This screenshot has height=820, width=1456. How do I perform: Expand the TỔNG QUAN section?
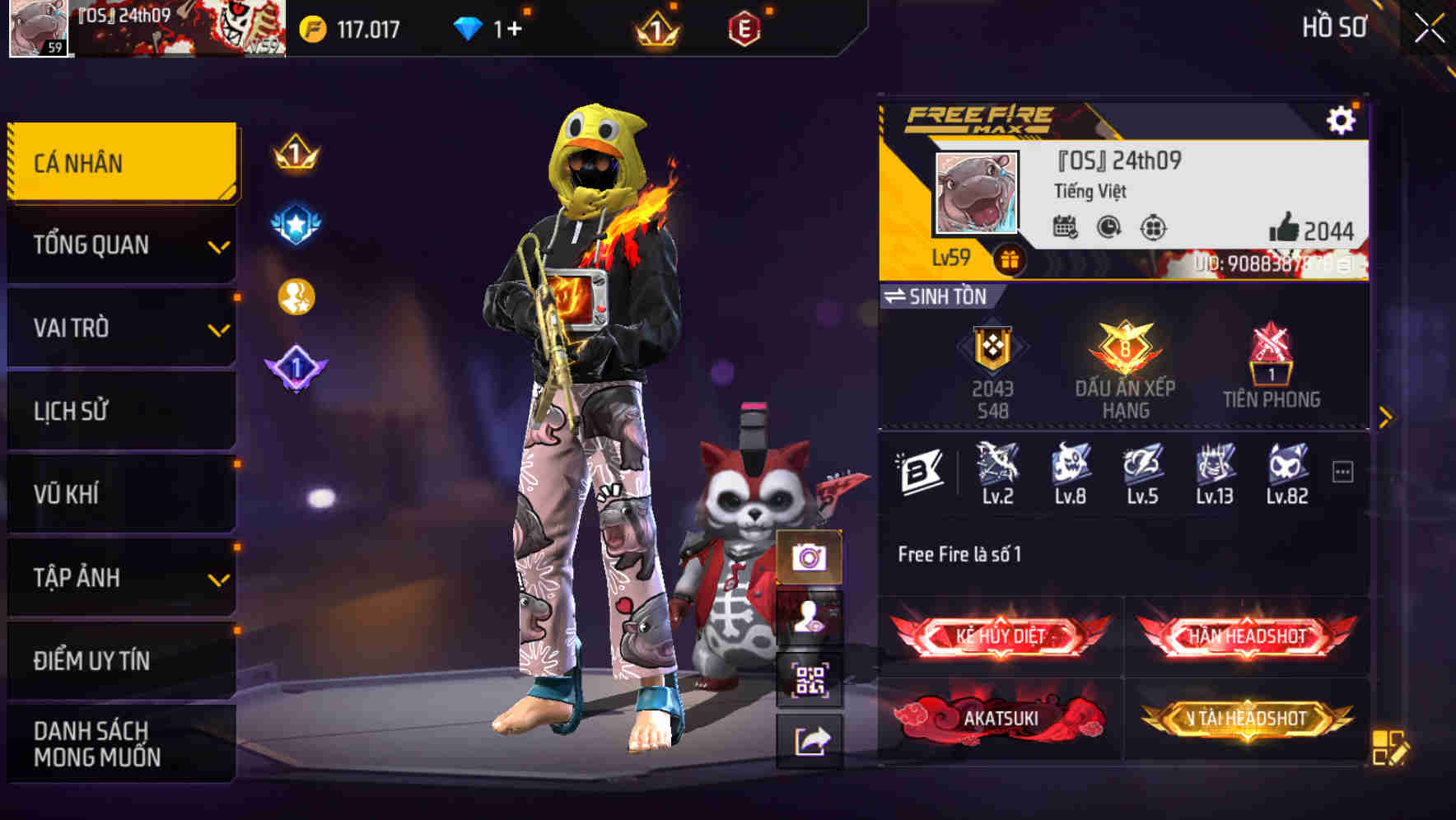pyautogui.click(x=121, y=245)
